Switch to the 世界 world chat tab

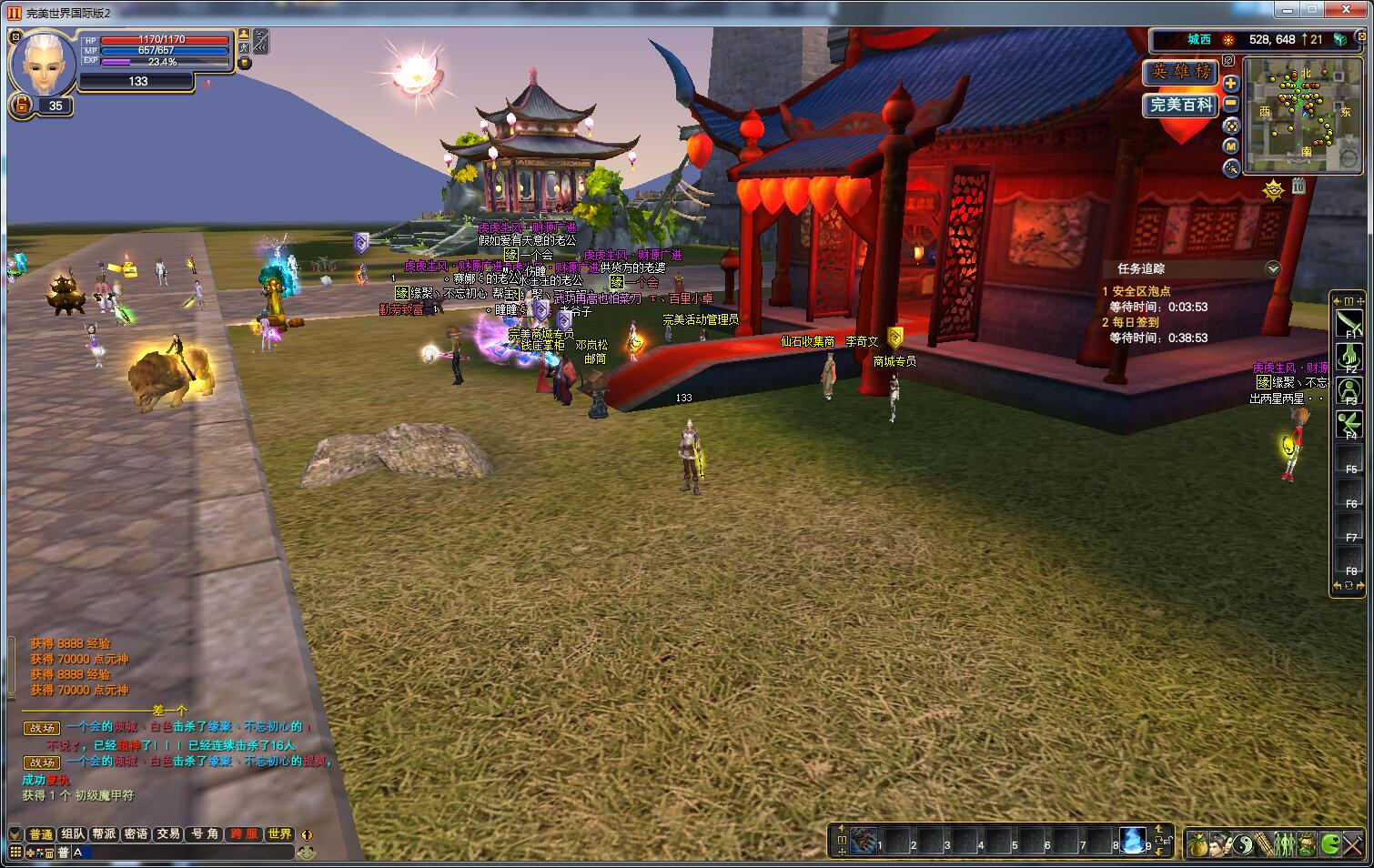[x=279, y=834]
